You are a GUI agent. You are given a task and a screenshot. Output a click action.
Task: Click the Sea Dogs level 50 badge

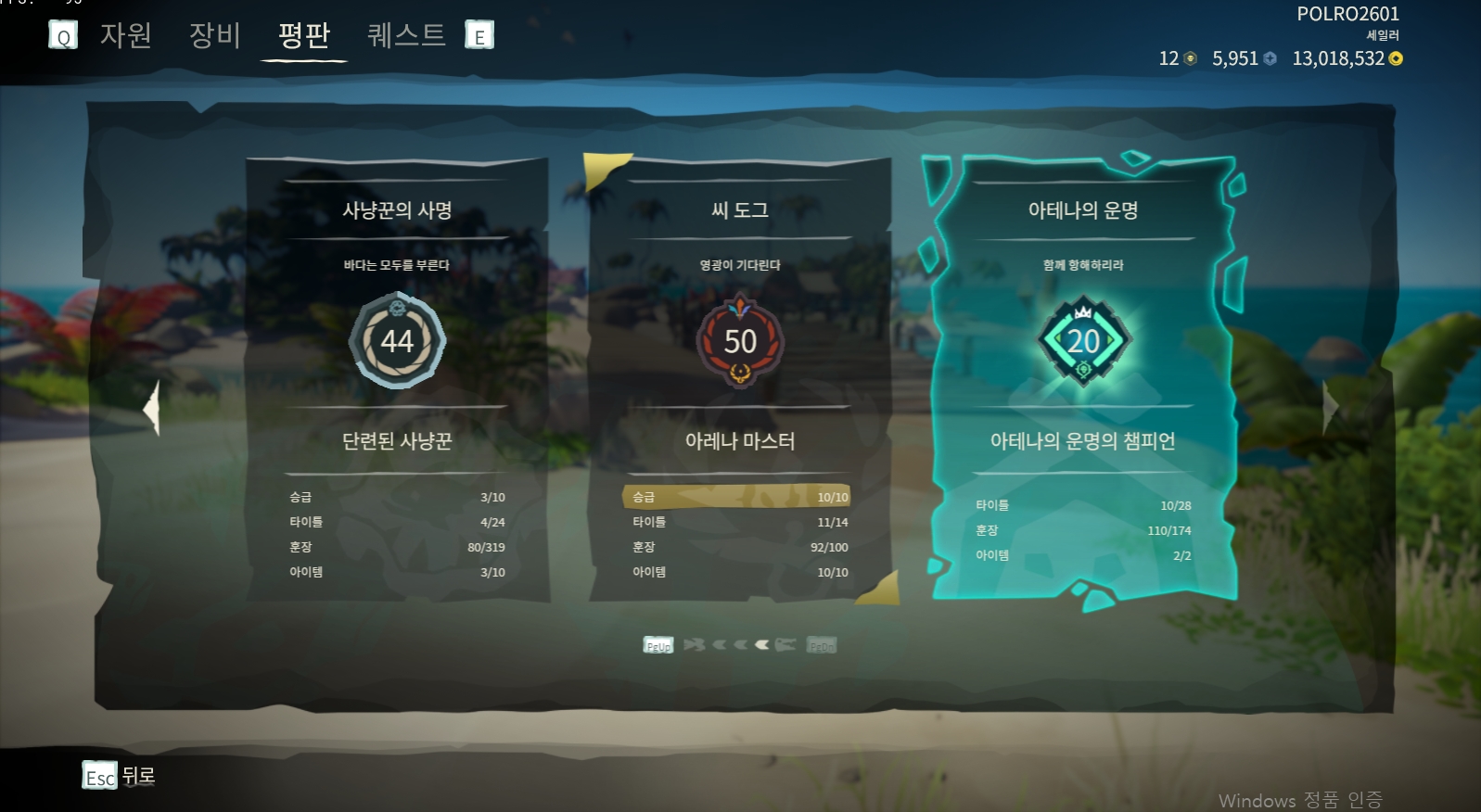738,340
